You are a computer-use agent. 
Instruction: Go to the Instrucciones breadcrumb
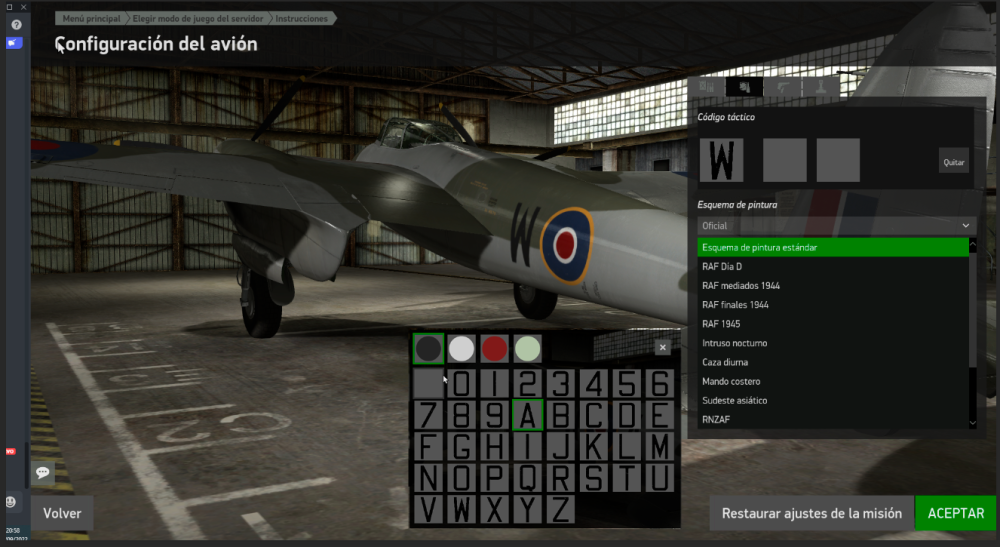302,18
